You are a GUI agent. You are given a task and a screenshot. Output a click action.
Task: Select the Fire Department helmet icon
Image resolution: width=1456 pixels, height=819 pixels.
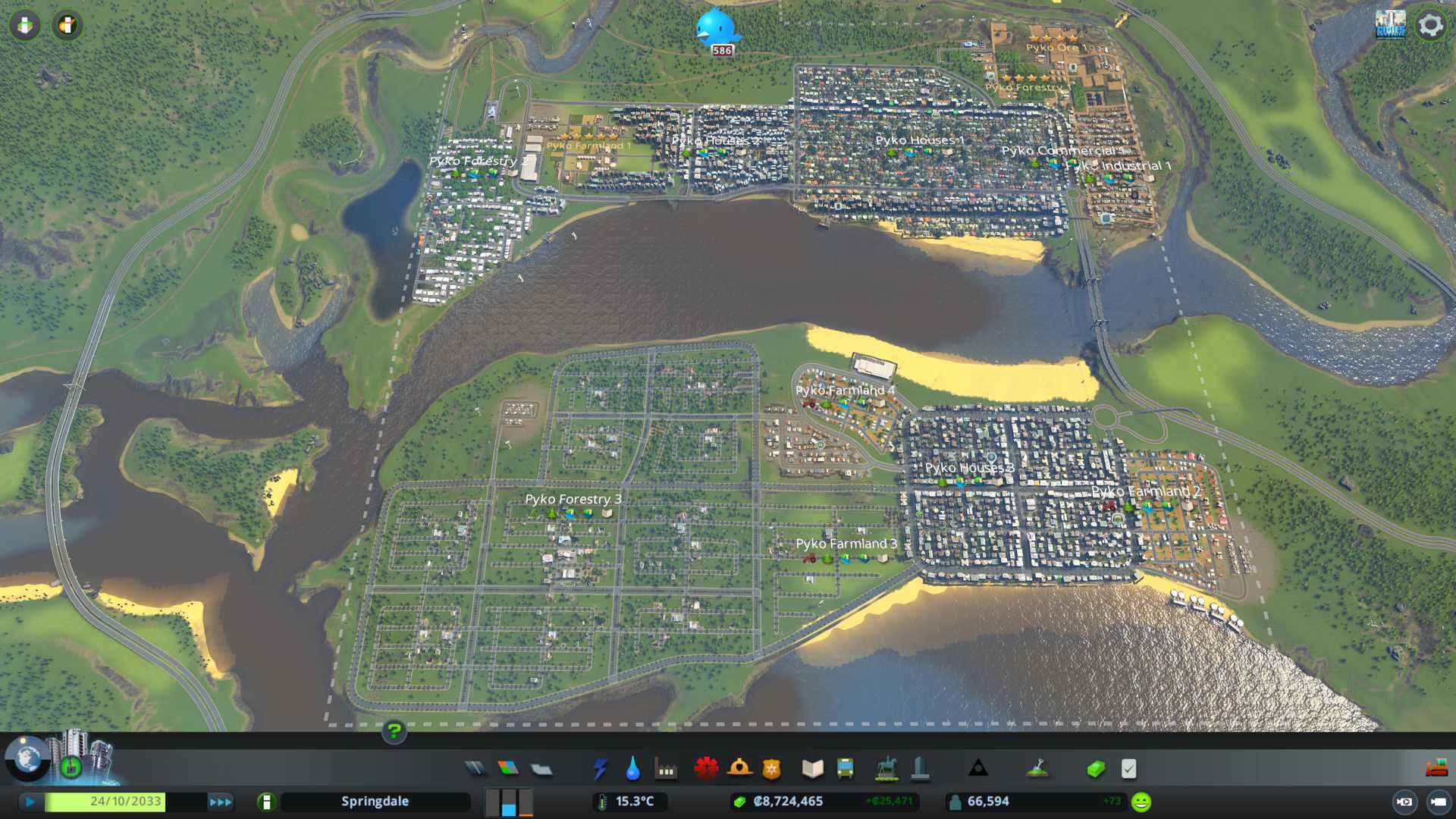739,769
